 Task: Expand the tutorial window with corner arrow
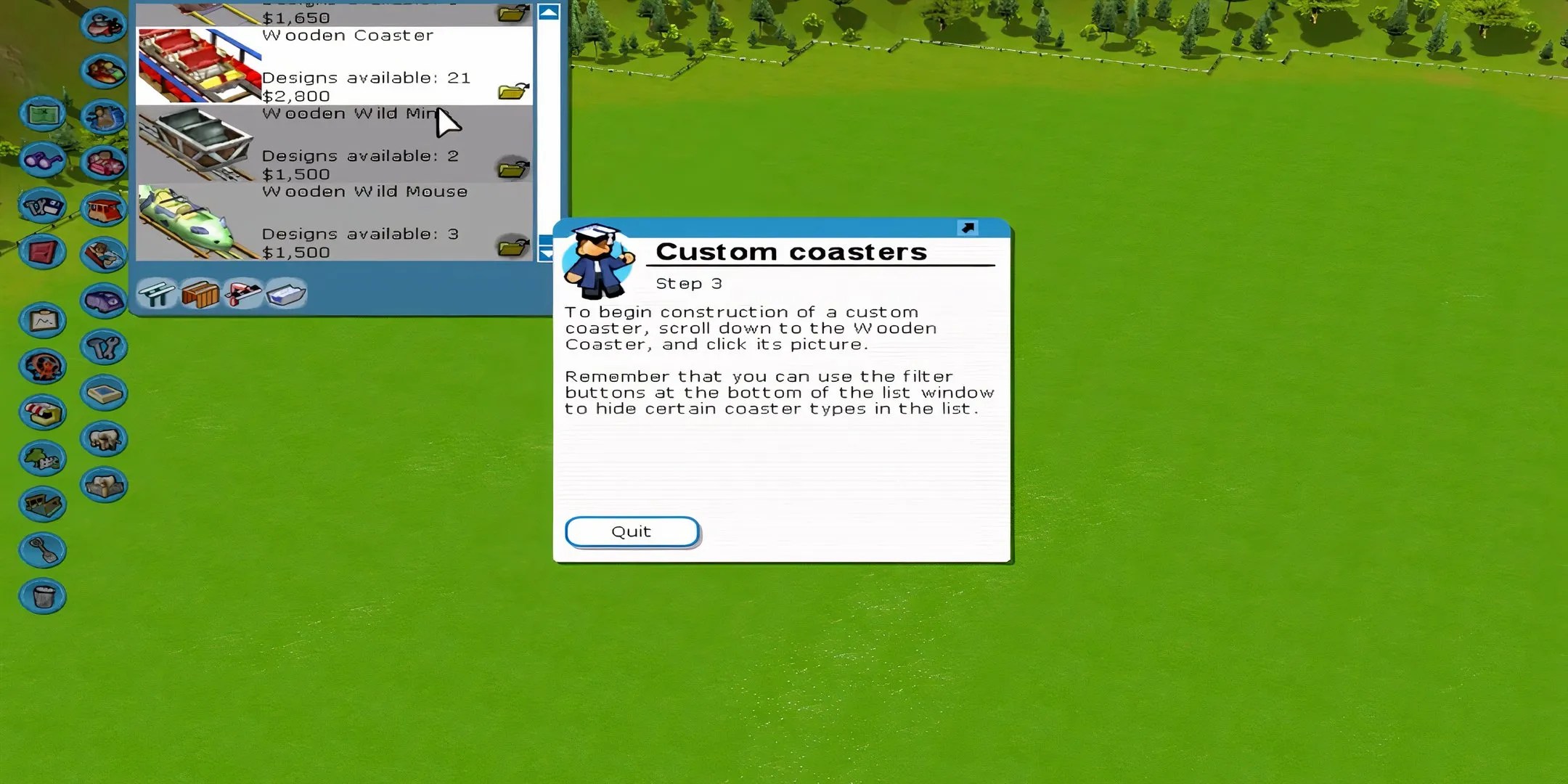968,229
